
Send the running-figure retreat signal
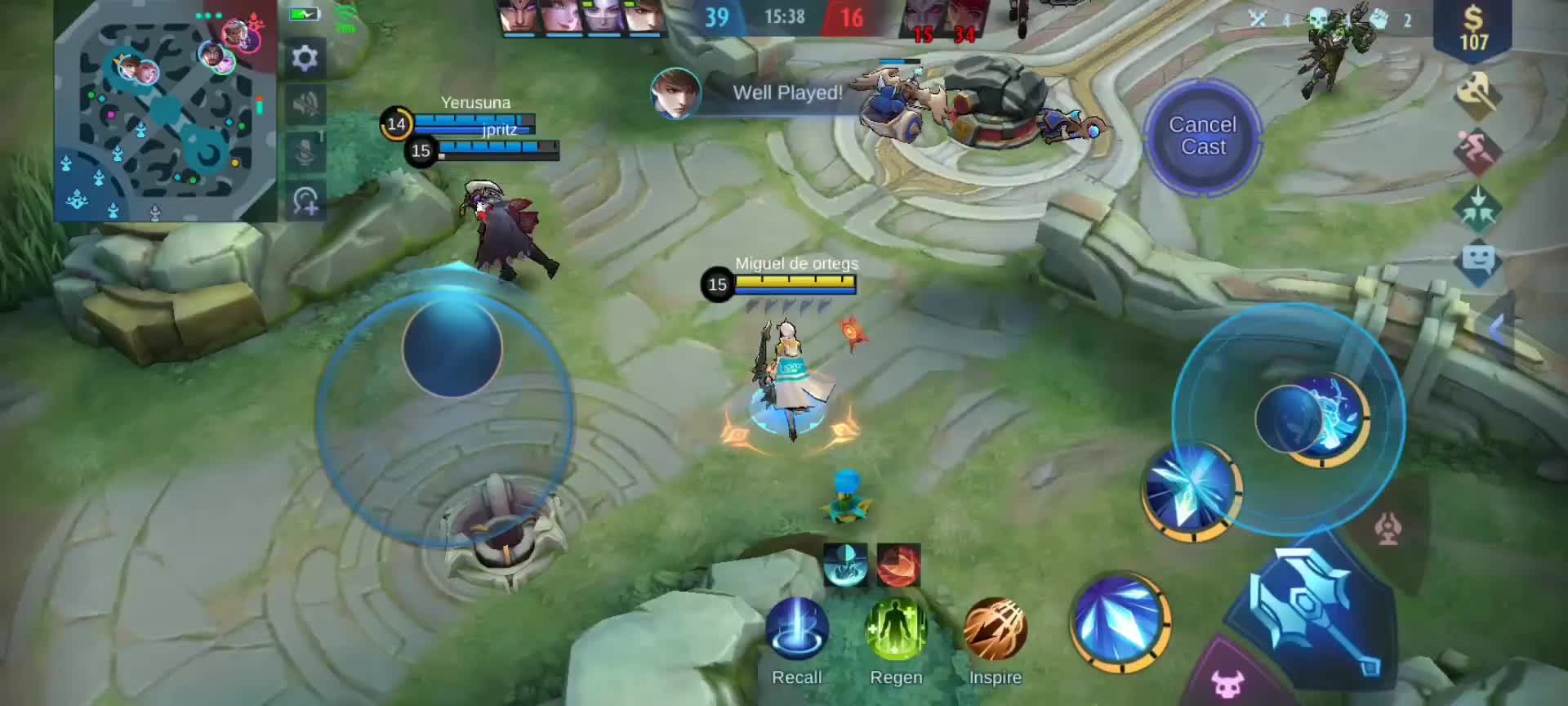pyautogui.click(x=1477, y=151)
